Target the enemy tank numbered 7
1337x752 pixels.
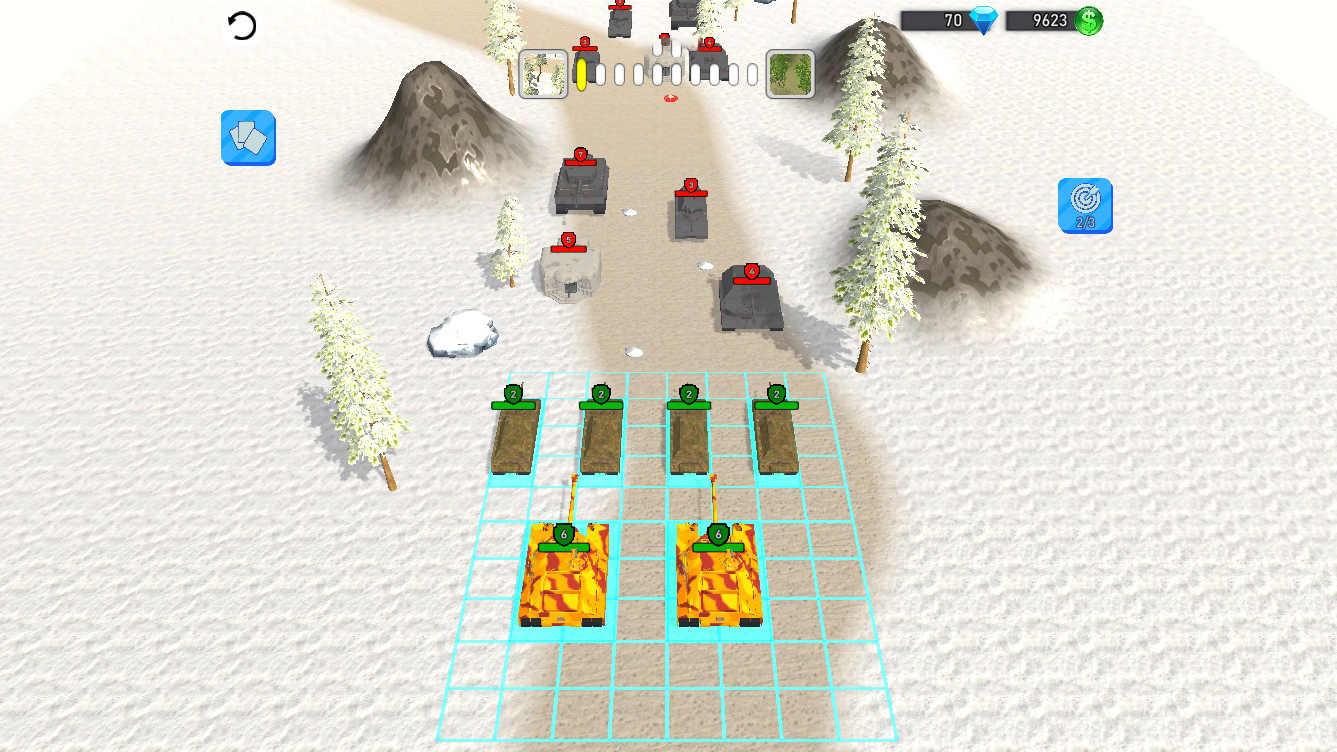click(x=579, y=185)
